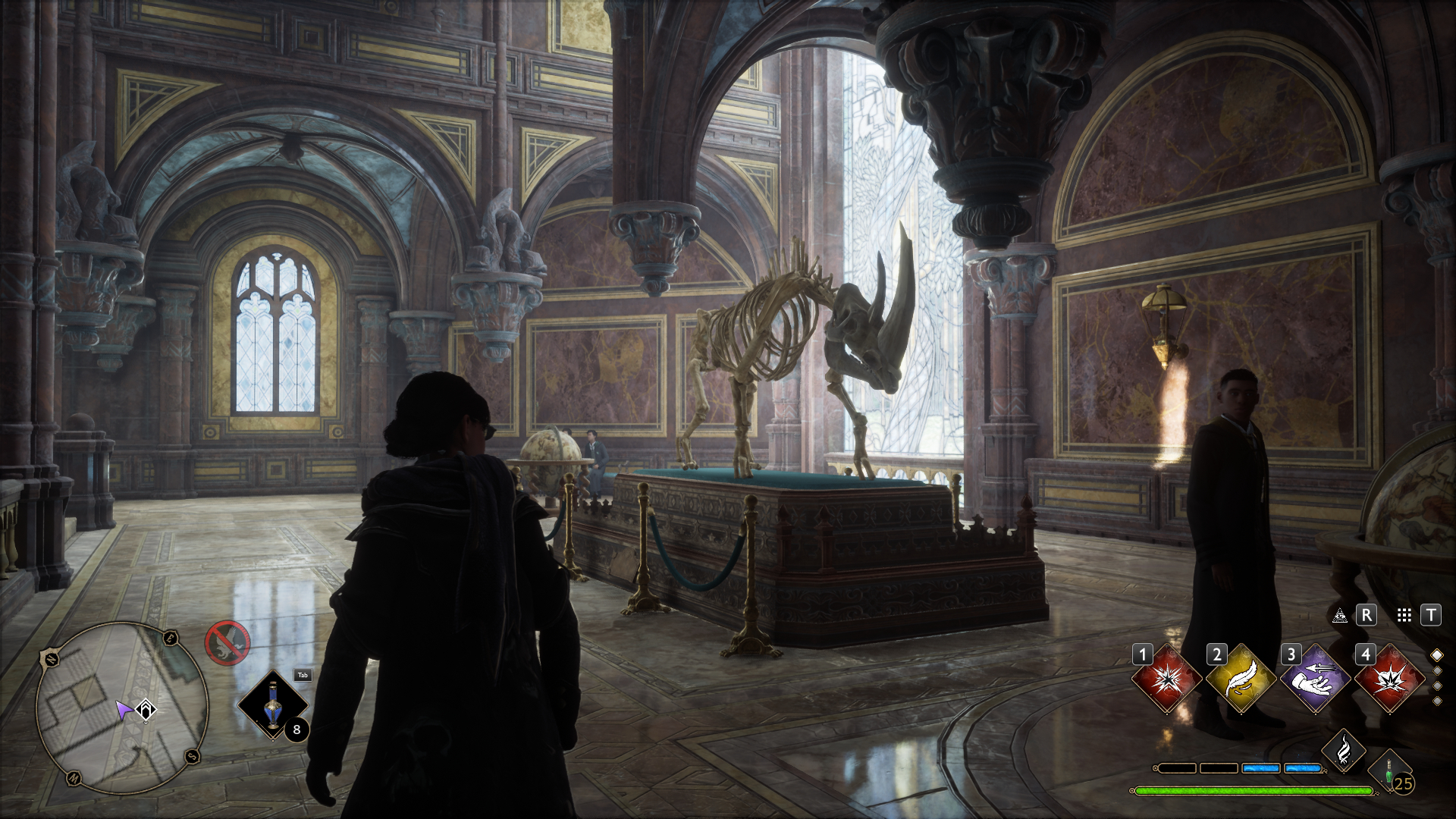
Task: Switch to the highlighted first spell set diamond
Action: [x=1436, y=655]
